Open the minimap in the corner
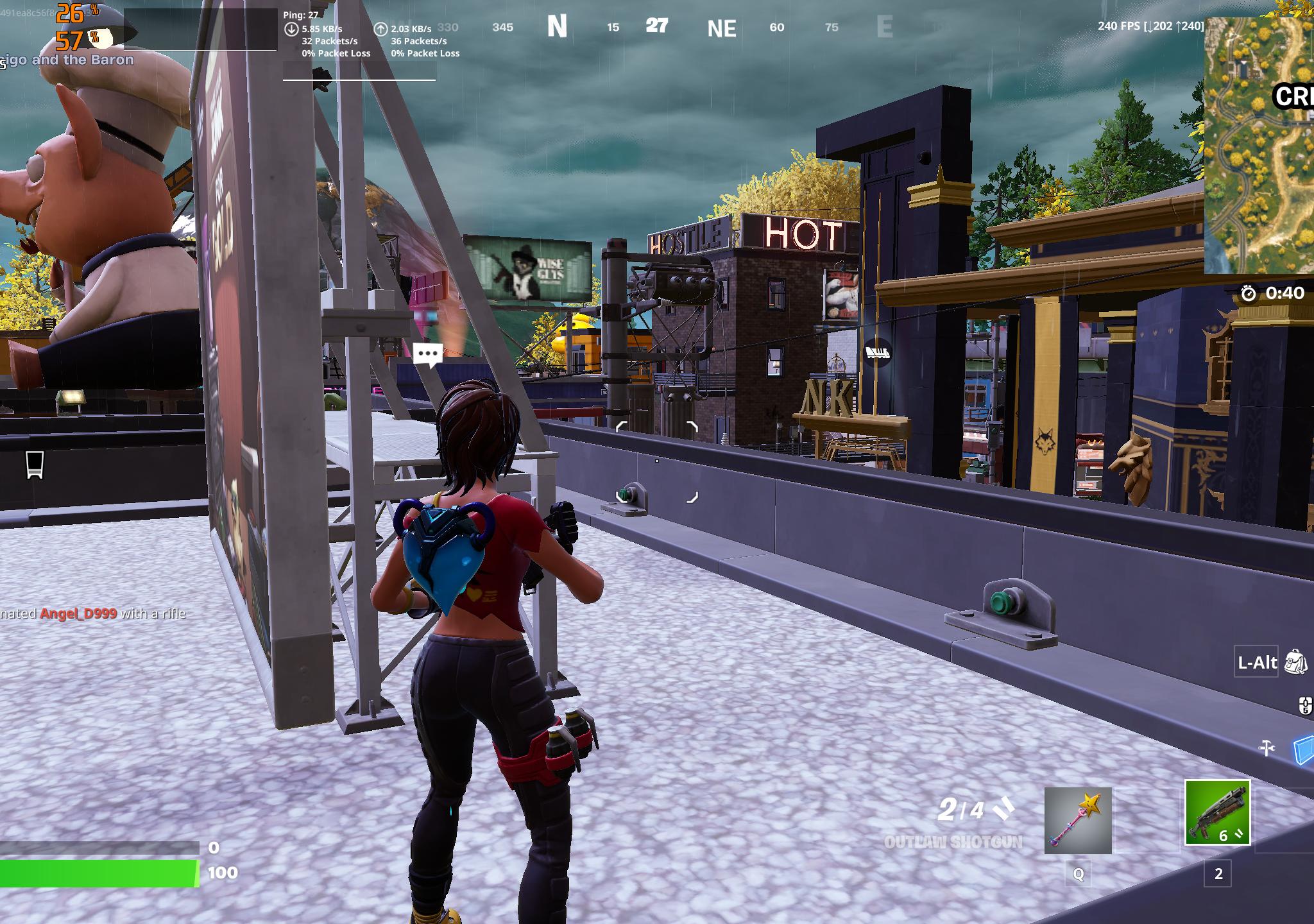The width and height of the screenshot is (1314, 924). (x=1259, y=146)
